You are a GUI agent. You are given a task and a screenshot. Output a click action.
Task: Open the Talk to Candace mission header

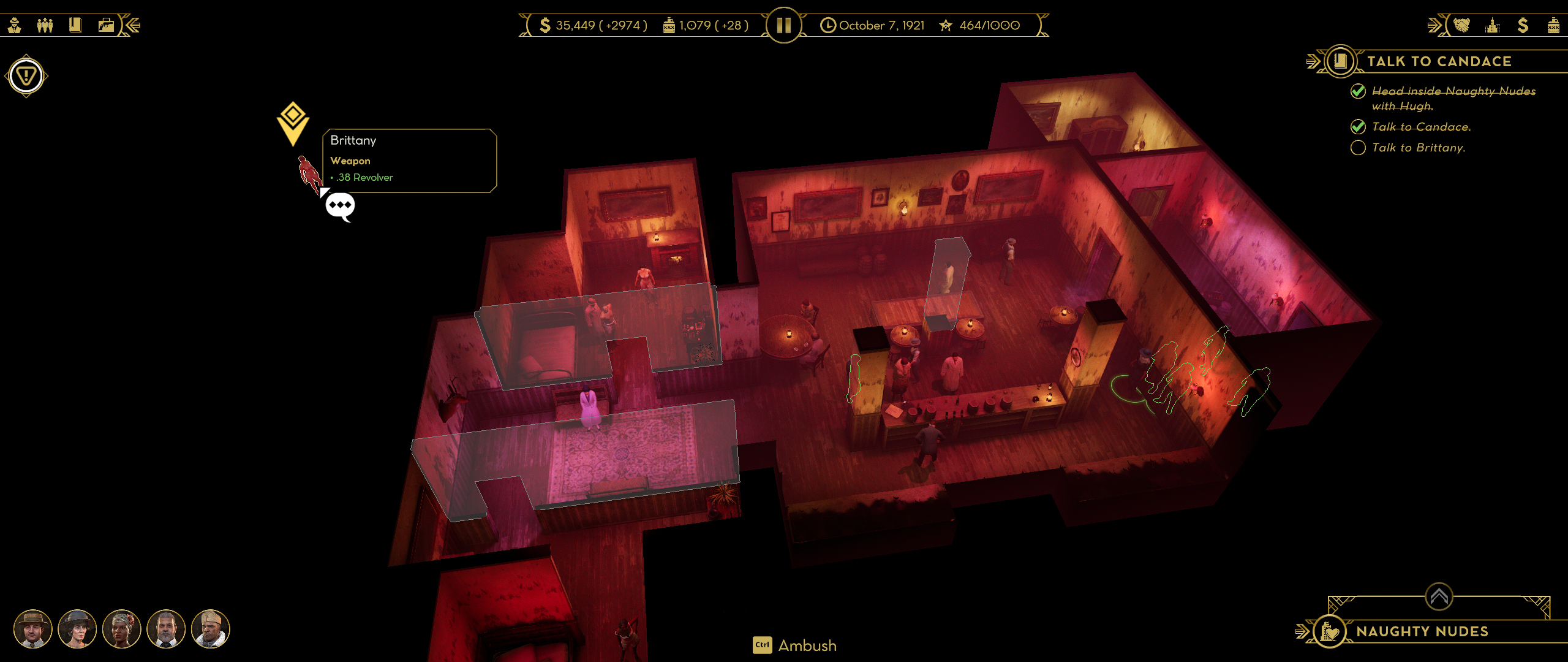tap(1439, 61)
